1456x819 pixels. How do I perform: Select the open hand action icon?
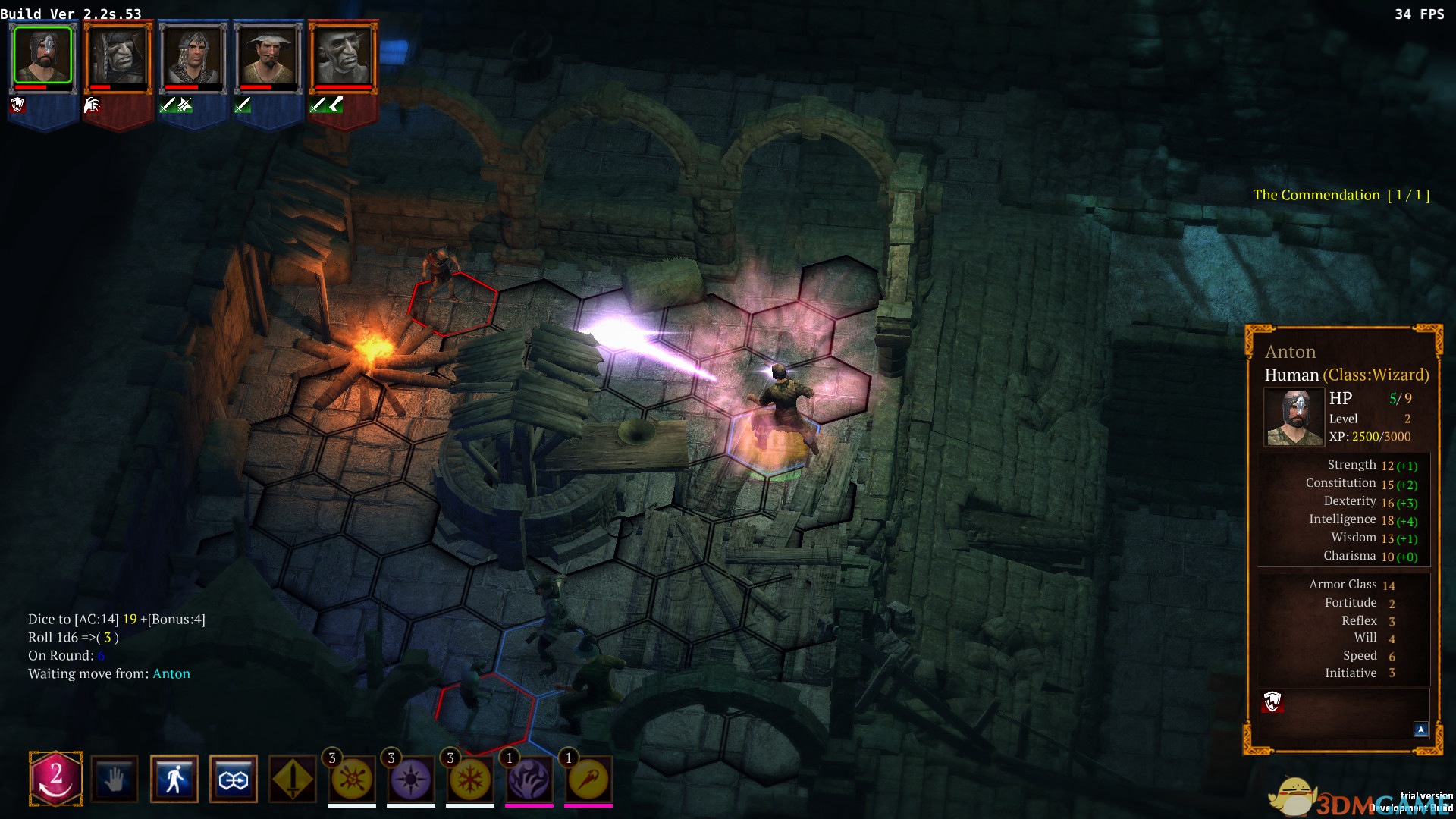(x=115, y=779)
